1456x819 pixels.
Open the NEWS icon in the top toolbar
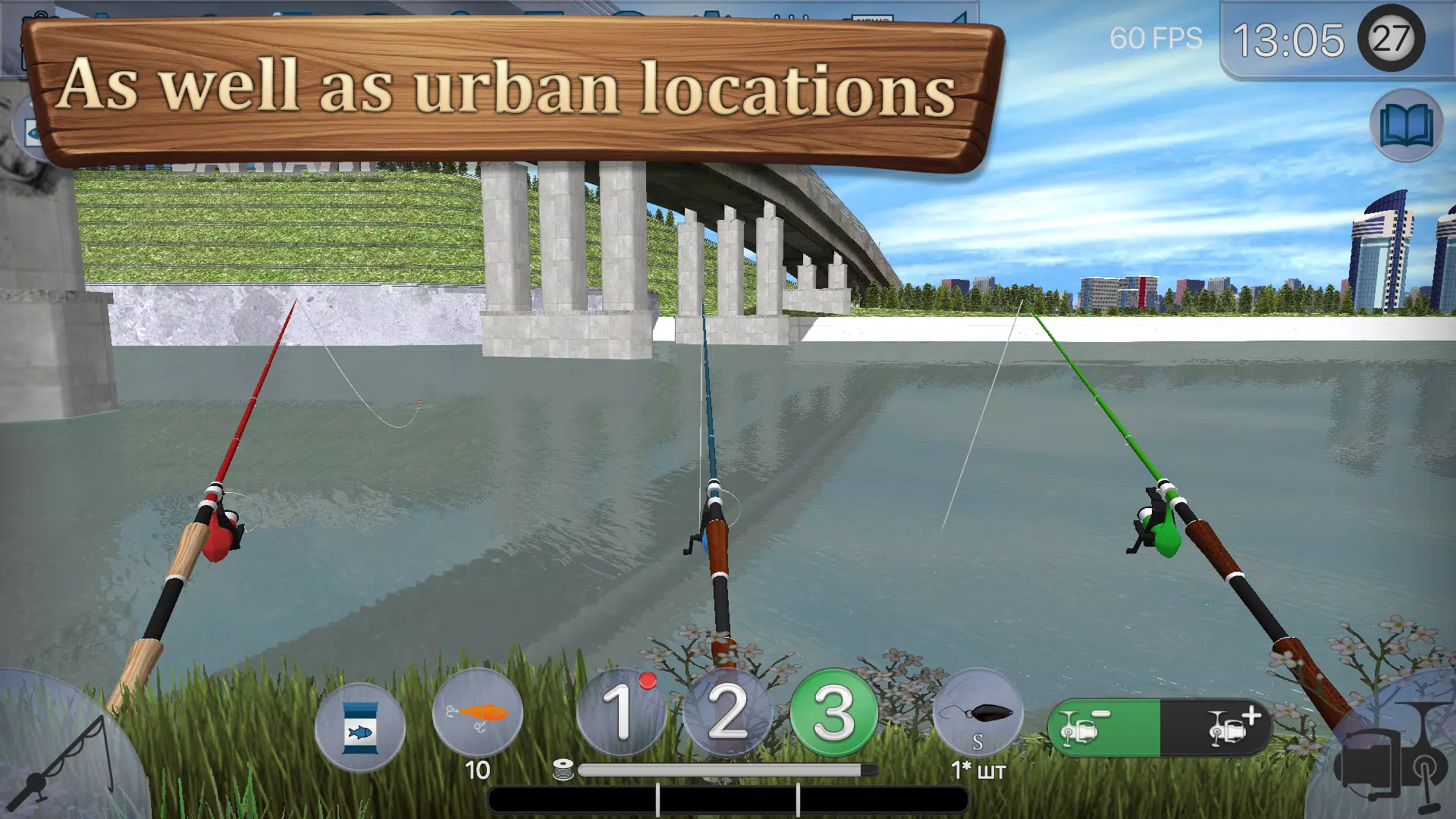[874, 14]
